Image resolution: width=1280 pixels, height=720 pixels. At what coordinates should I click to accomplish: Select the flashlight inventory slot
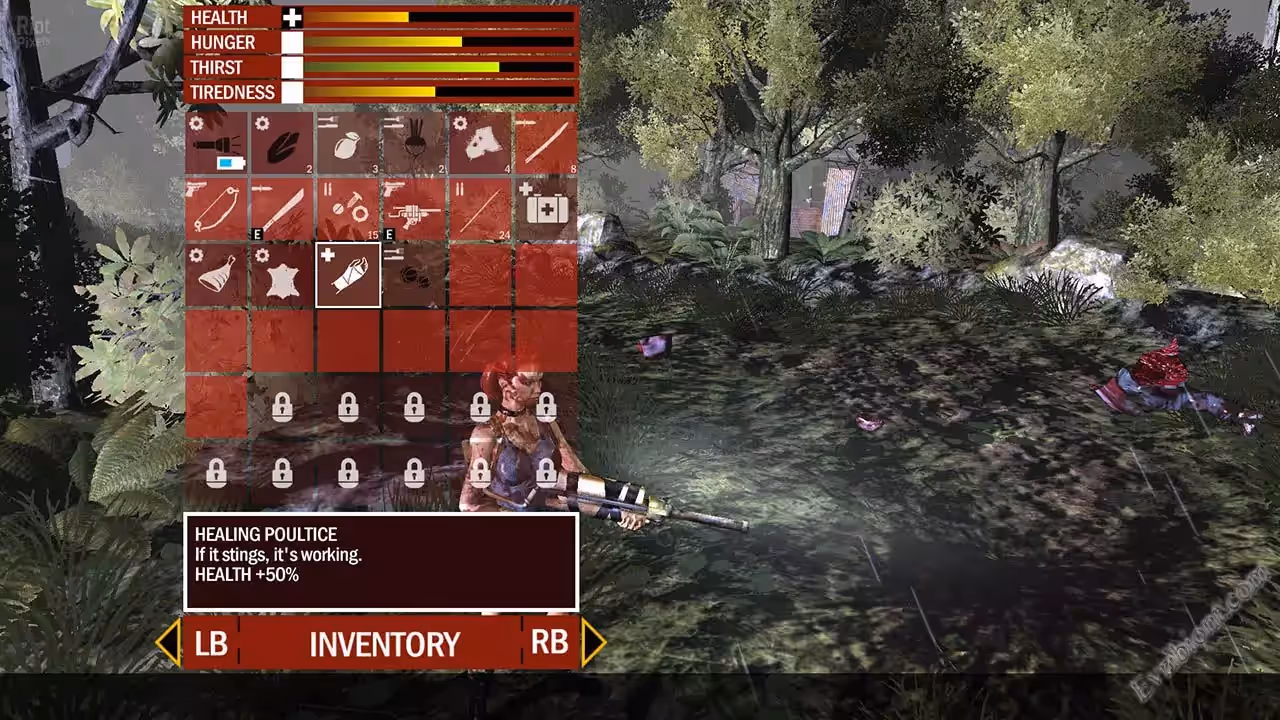pyautogui.click(x=216, y=143)
